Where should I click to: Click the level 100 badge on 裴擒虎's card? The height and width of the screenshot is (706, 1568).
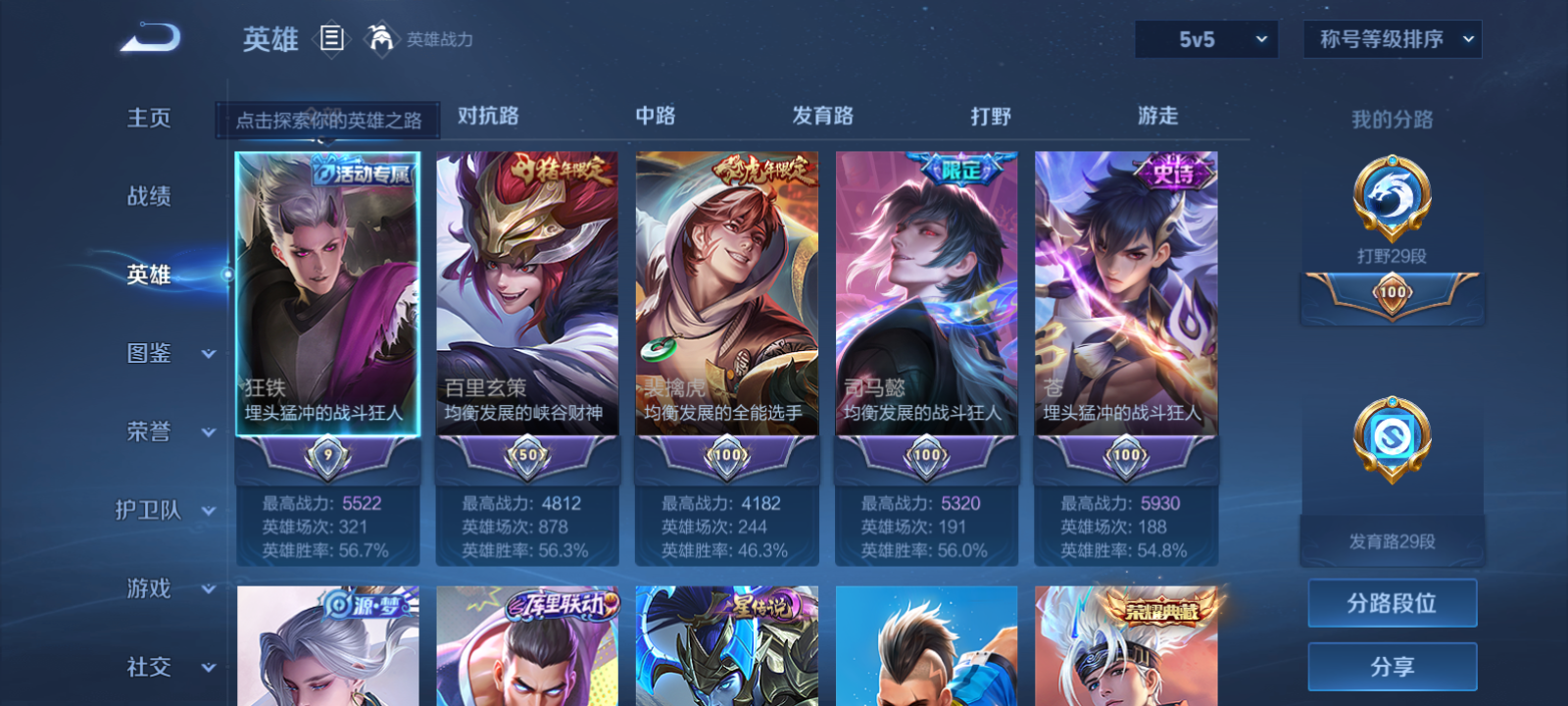pyautogui.click(x=725, y=456)
